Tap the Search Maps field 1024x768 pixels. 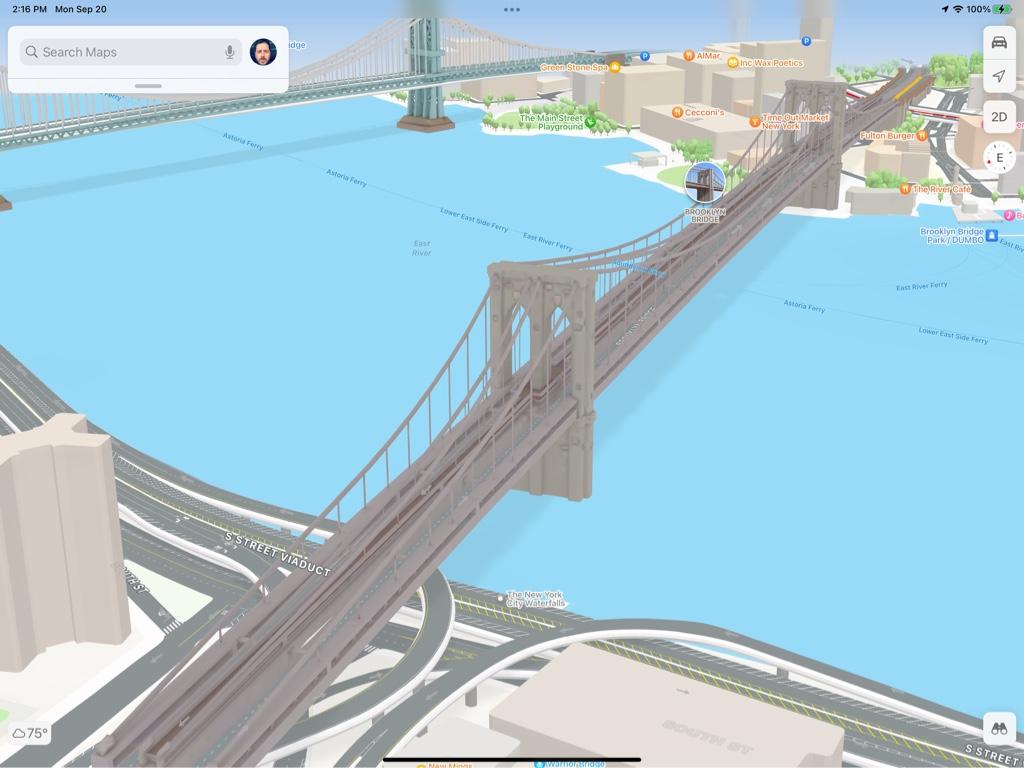click(x=120, y=52)
